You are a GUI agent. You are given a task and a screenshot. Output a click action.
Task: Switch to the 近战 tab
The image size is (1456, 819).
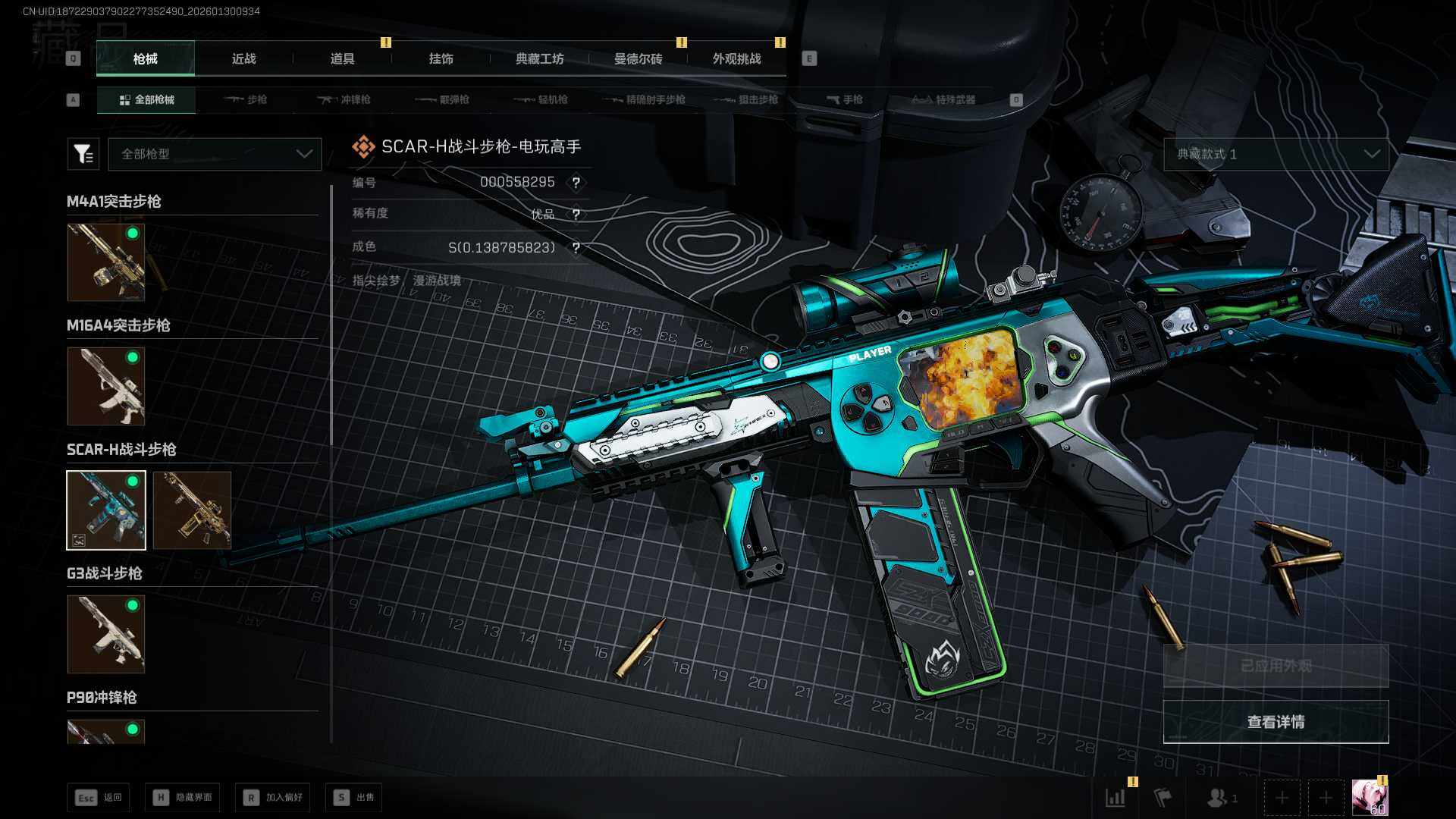click(243, 58)
